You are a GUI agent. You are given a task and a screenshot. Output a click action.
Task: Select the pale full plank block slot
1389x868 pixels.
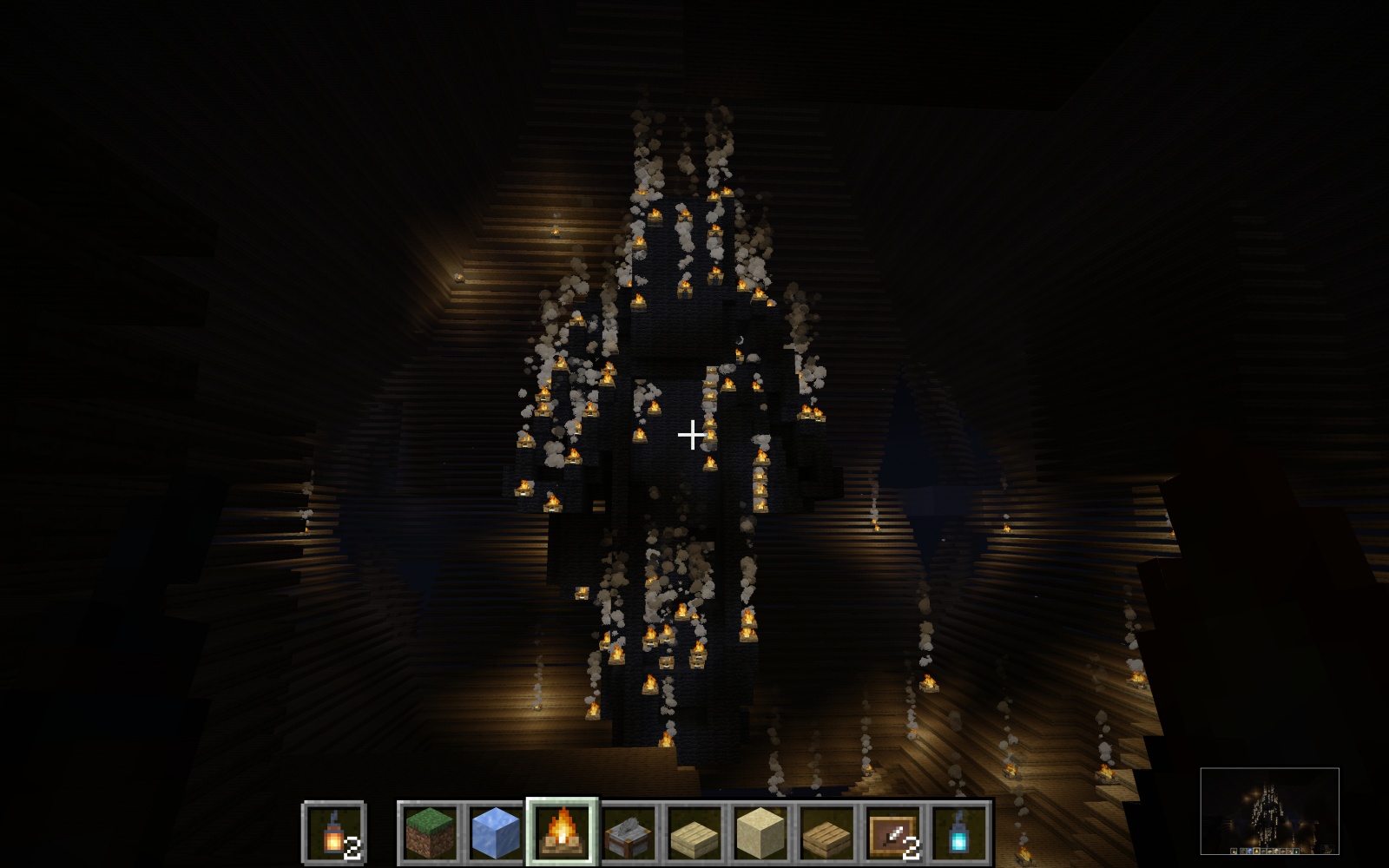tap(761, 831)
